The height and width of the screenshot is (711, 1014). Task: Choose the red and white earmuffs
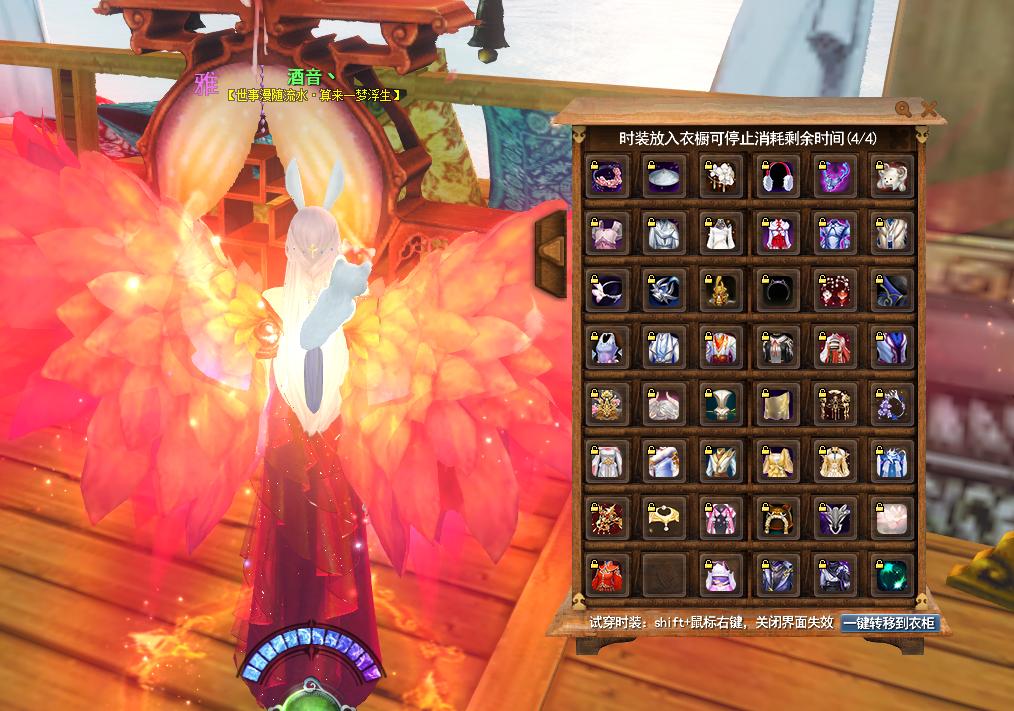point(777,177)
